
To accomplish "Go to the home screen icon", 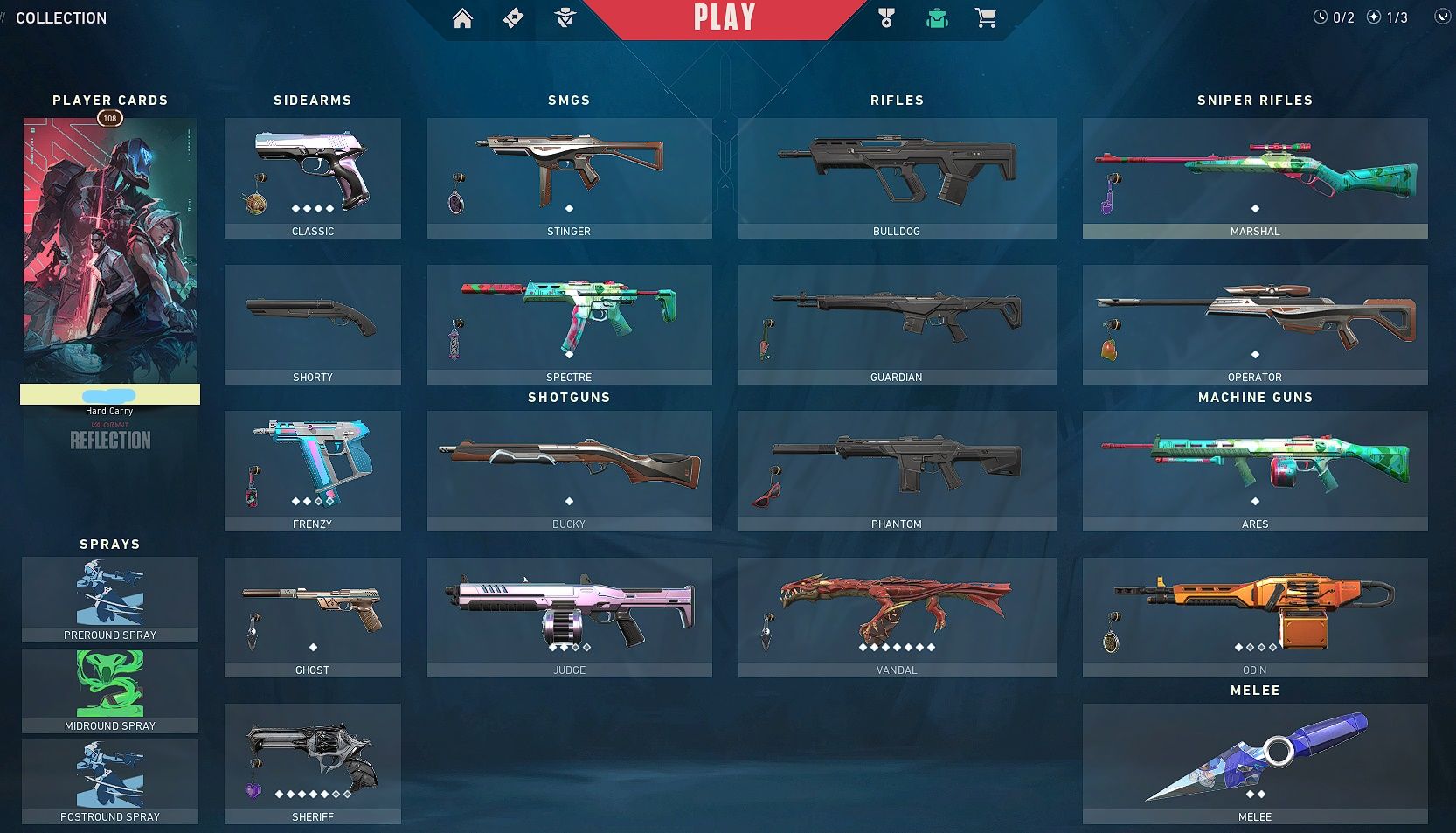I will click(462, 18).
